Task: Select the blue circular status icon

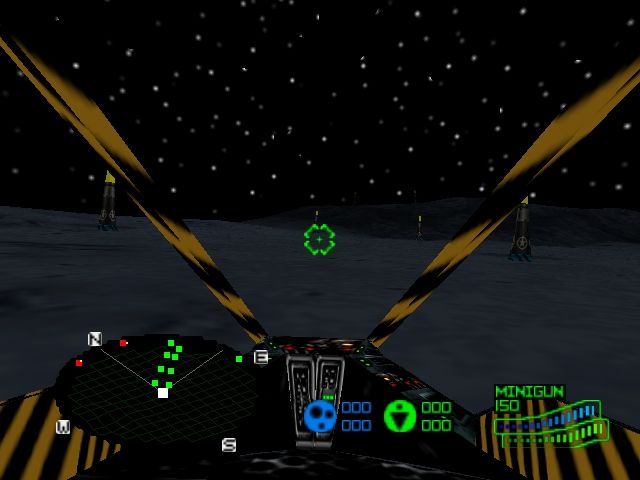Action: (320, 415)
